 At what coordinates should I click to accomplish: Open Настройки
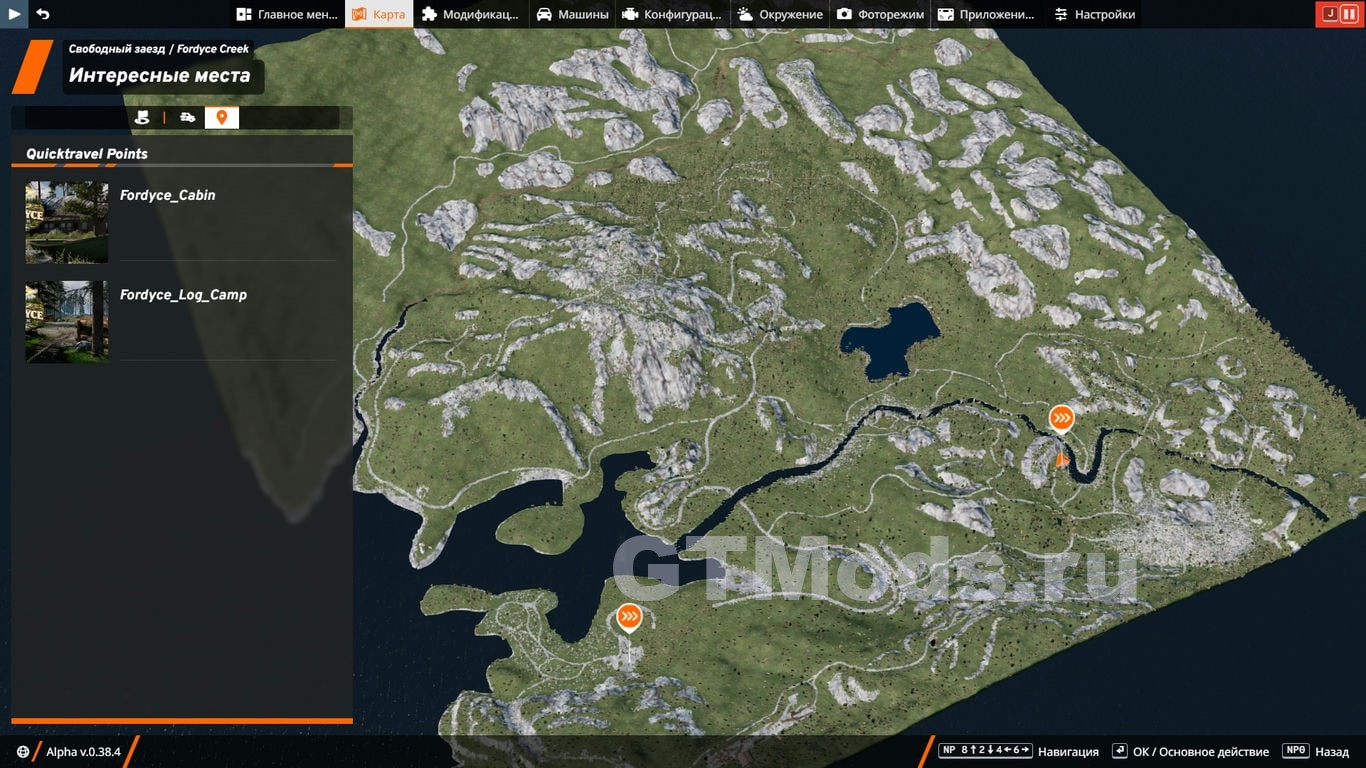[x=1094, y=14]
